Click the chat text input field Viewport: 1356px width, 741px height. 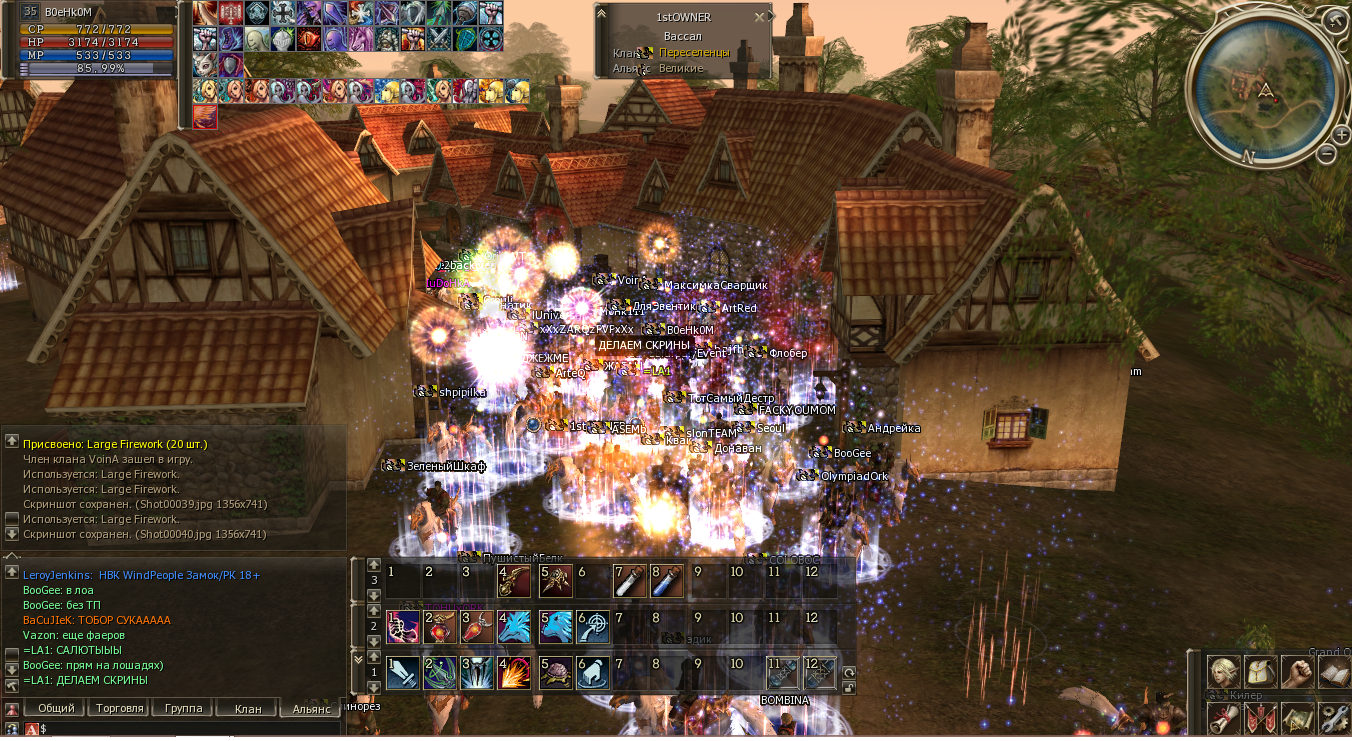[x=190, y=729]
